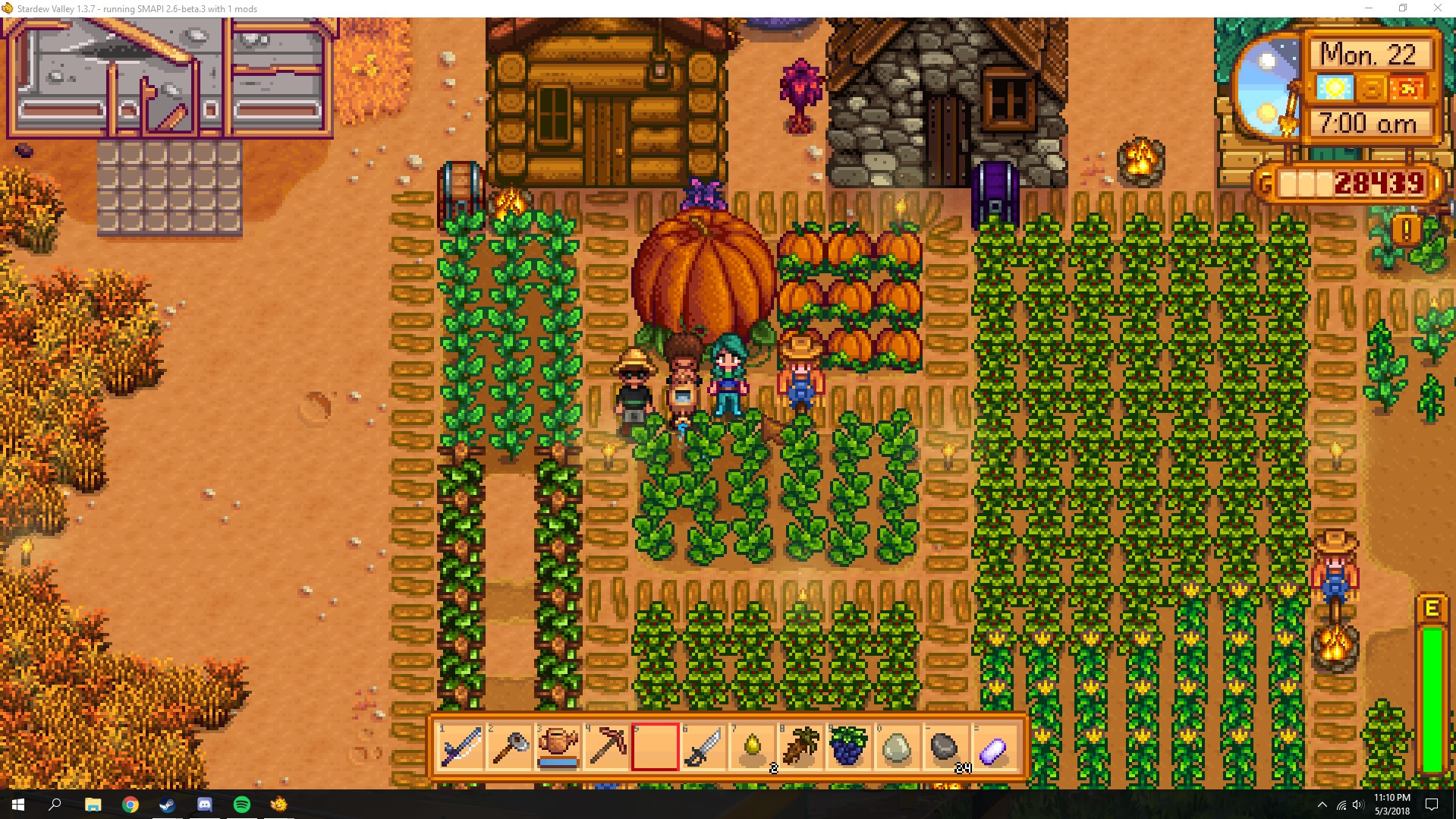1456x819 pixels.
Task: Click the empty selected hotbar slot 5
Action: tap(655, 748)
